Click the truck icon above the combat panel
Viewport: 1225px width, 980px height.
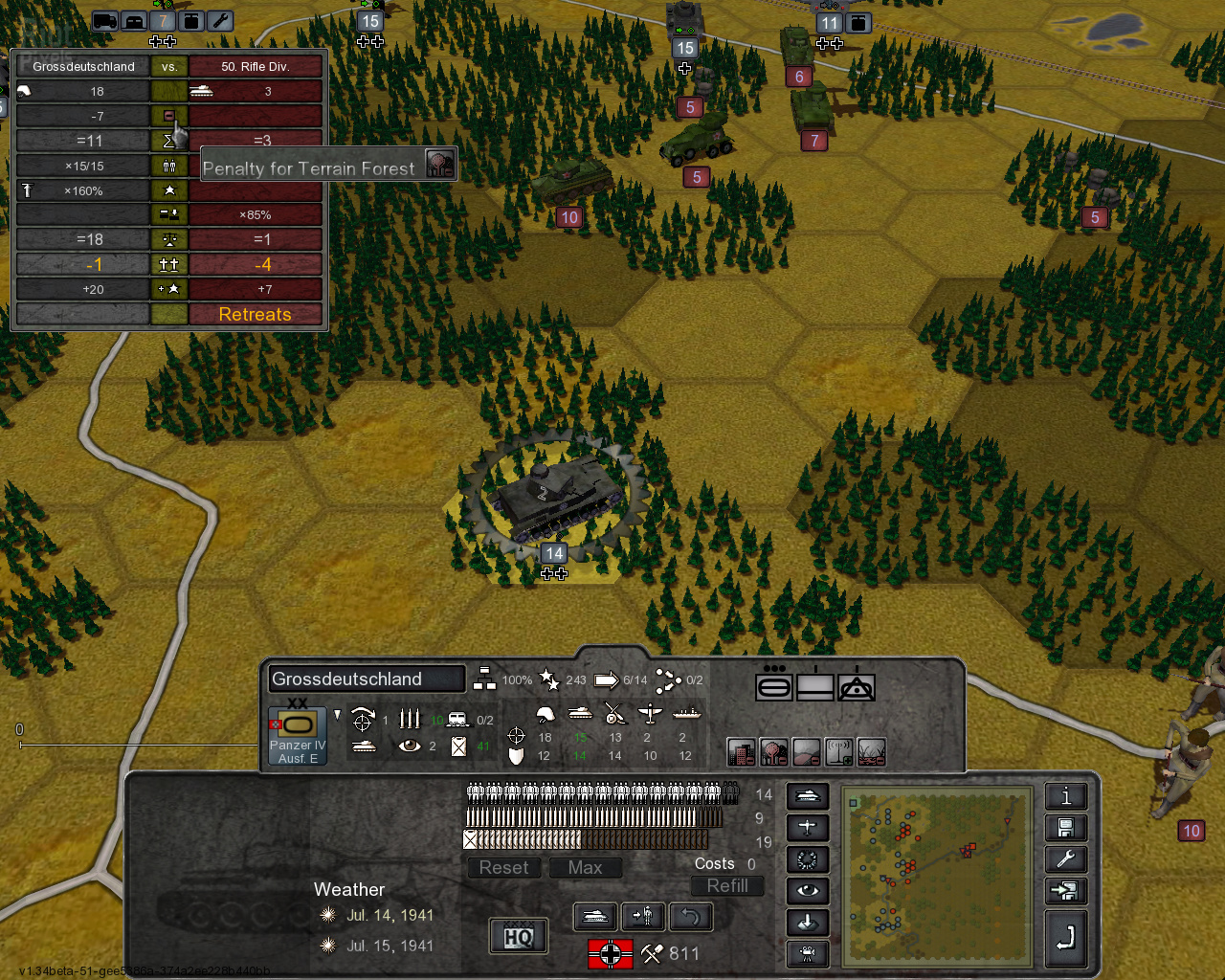coord(105,21)
